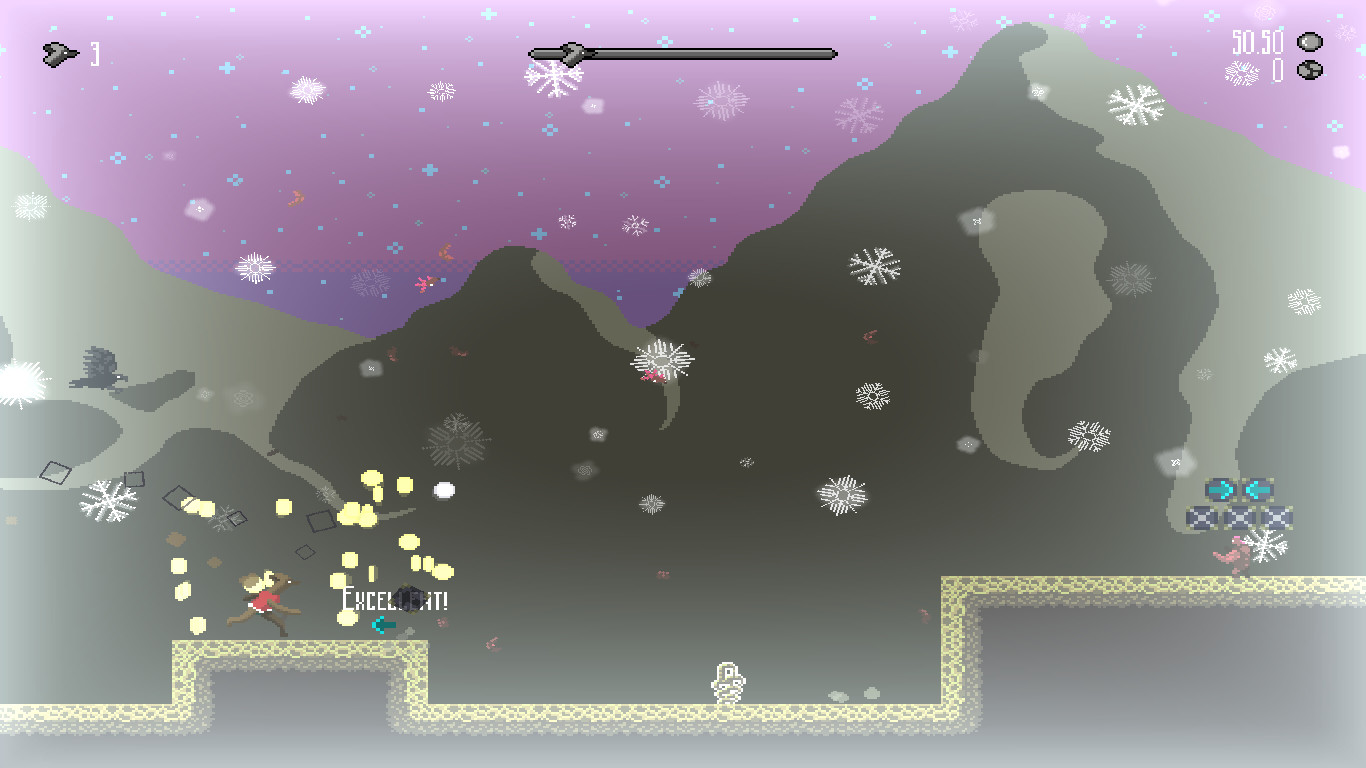Click the ghostly P letter near the pit
1366x768 pixels.
[x=727, y=680]
